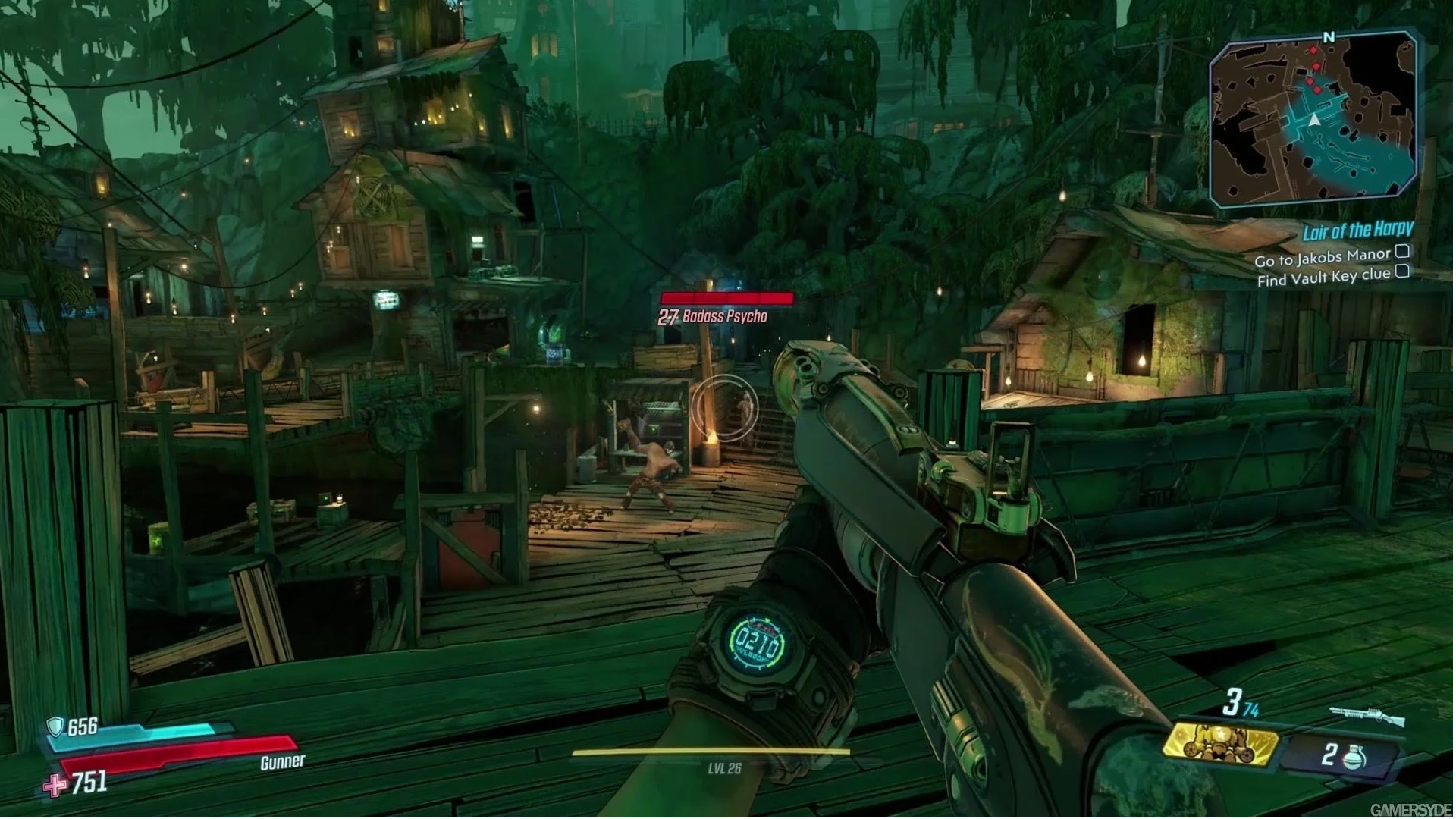Select the Lair of the Harpy quest title
This screenshot has width=1456, height=819.
coord(1357,231)
